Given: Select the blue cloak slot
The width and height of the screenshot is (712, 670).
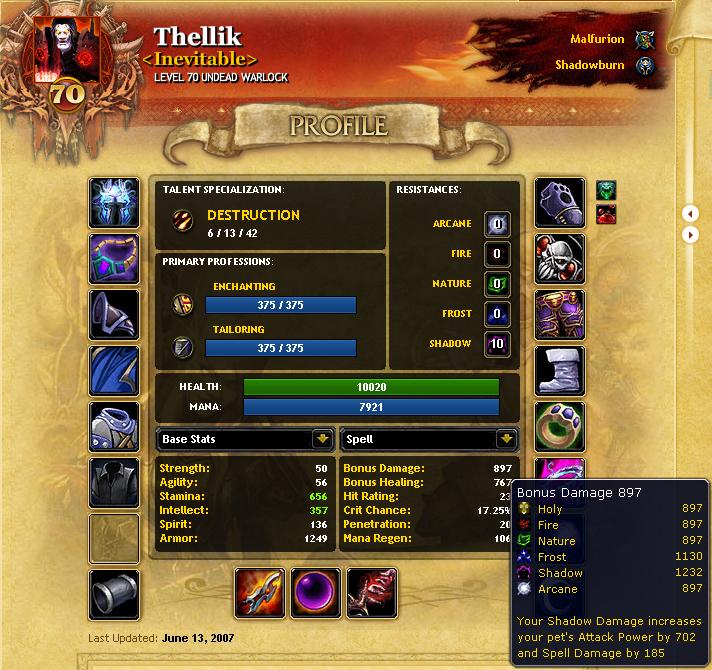Looking at the screenshot, I should 113,371.
